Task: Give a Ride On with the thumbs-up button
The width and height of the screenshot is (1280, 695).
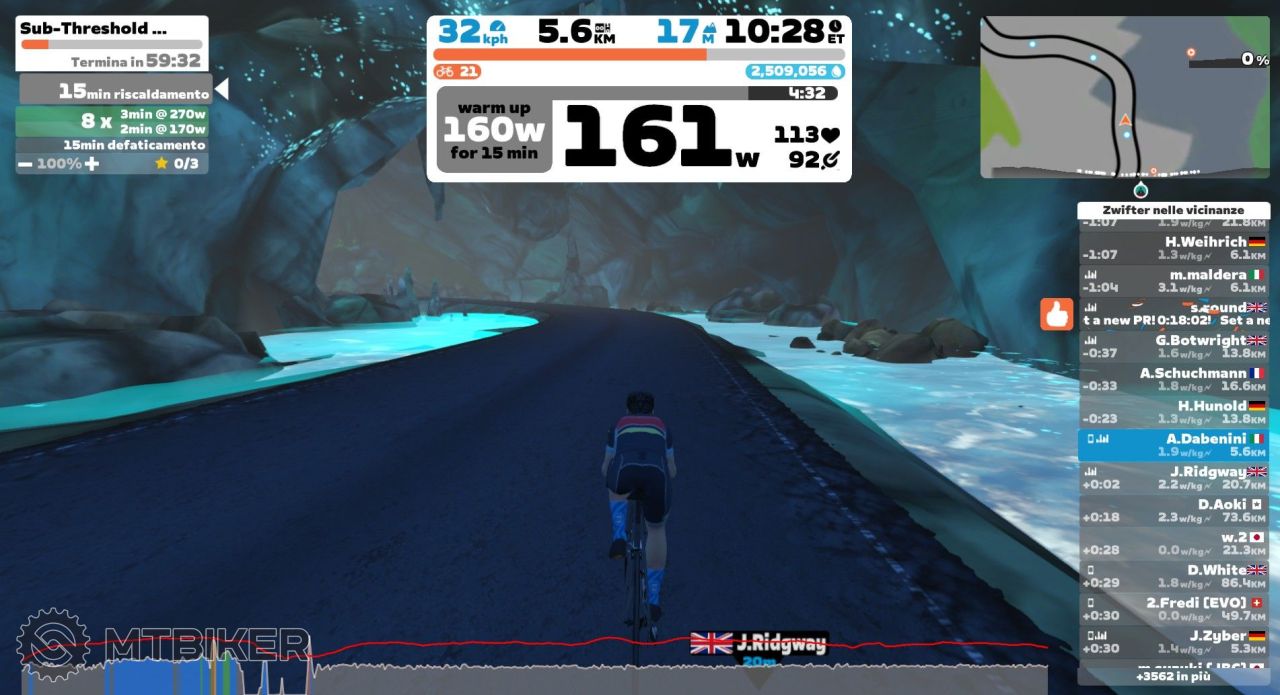Action: 1056,315
